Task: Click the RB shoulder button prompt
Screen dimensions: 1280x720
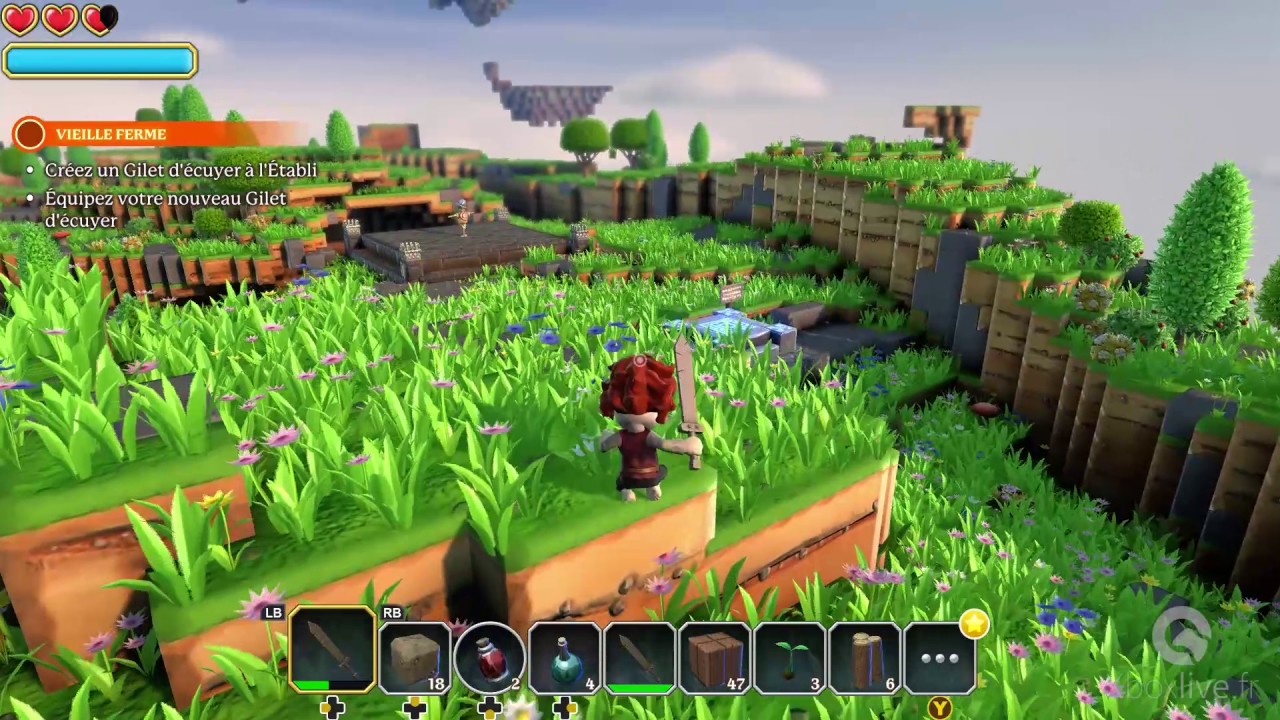Action: coord(390,614)
